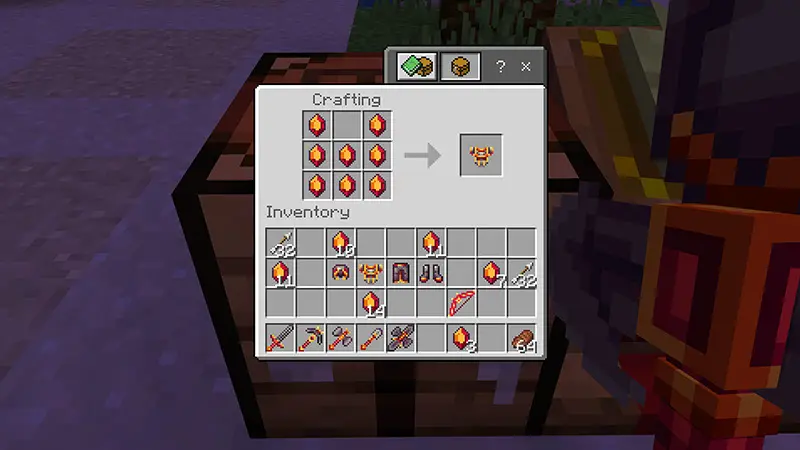Screen dimensions: 800x450
Task: Pick up the stack of 10 gems
Action: [x=341, y=242]
